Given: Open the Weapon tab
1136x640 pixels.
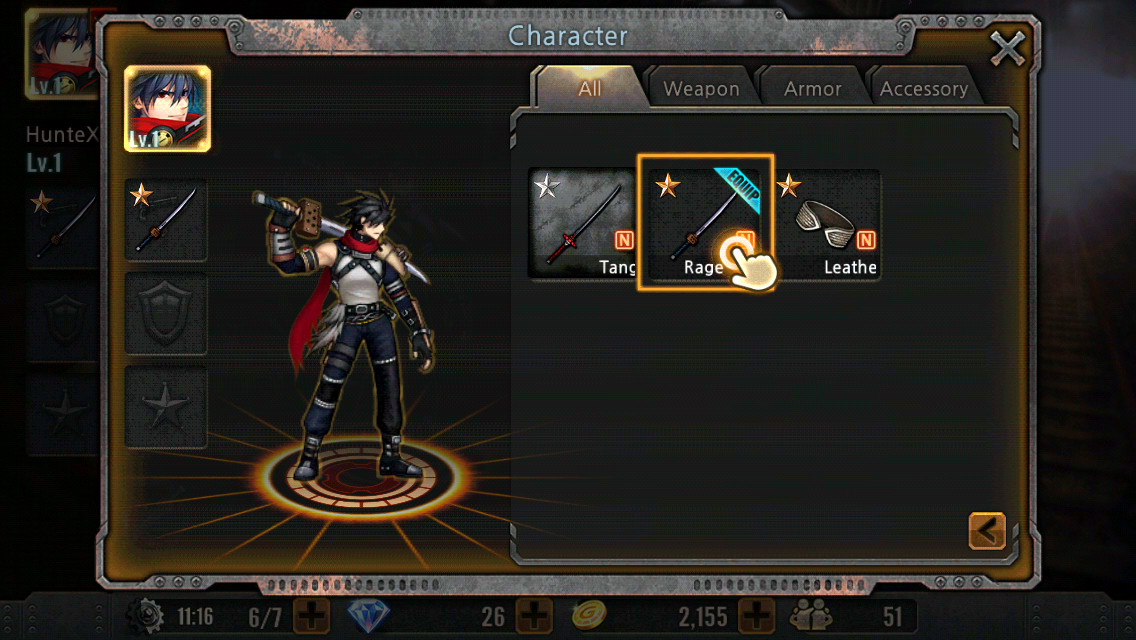Looking at the screenshot, I should pos(701,89).
